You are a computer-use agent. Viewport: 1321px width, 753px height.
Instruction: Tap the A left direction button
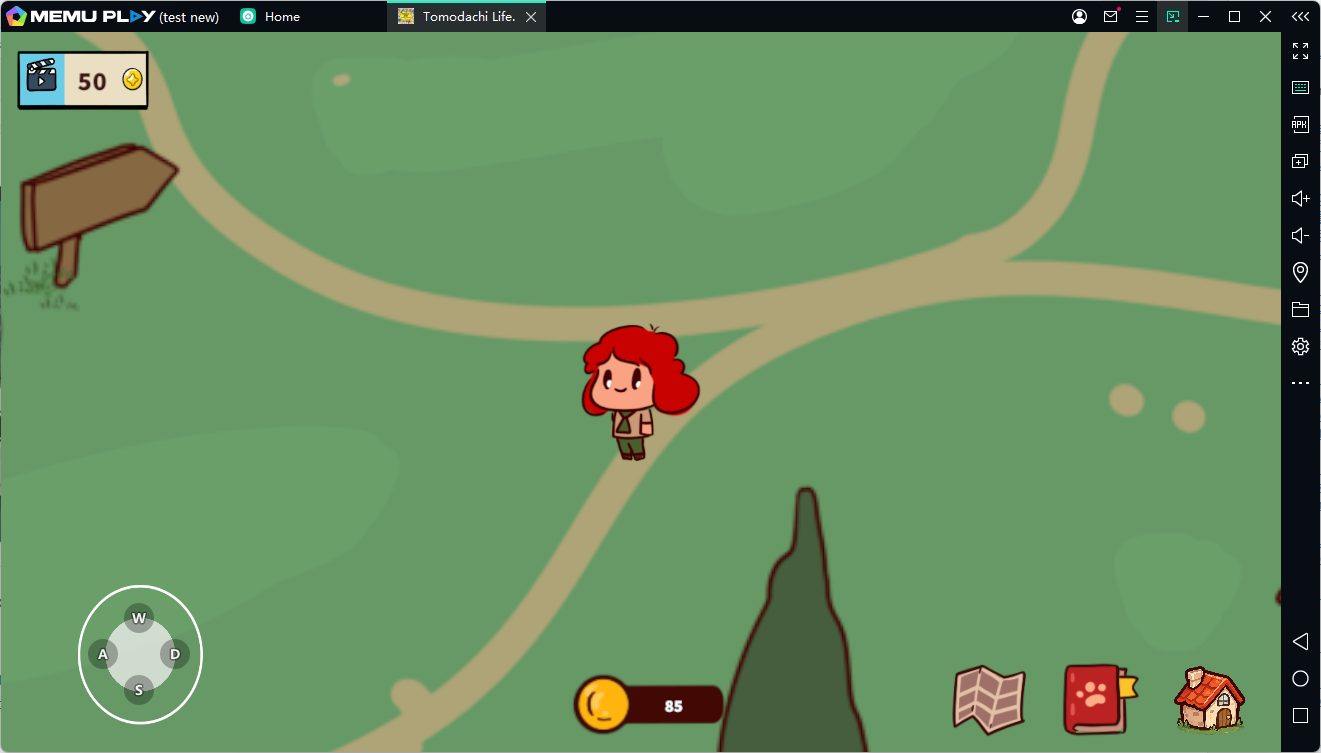(103, 655)
